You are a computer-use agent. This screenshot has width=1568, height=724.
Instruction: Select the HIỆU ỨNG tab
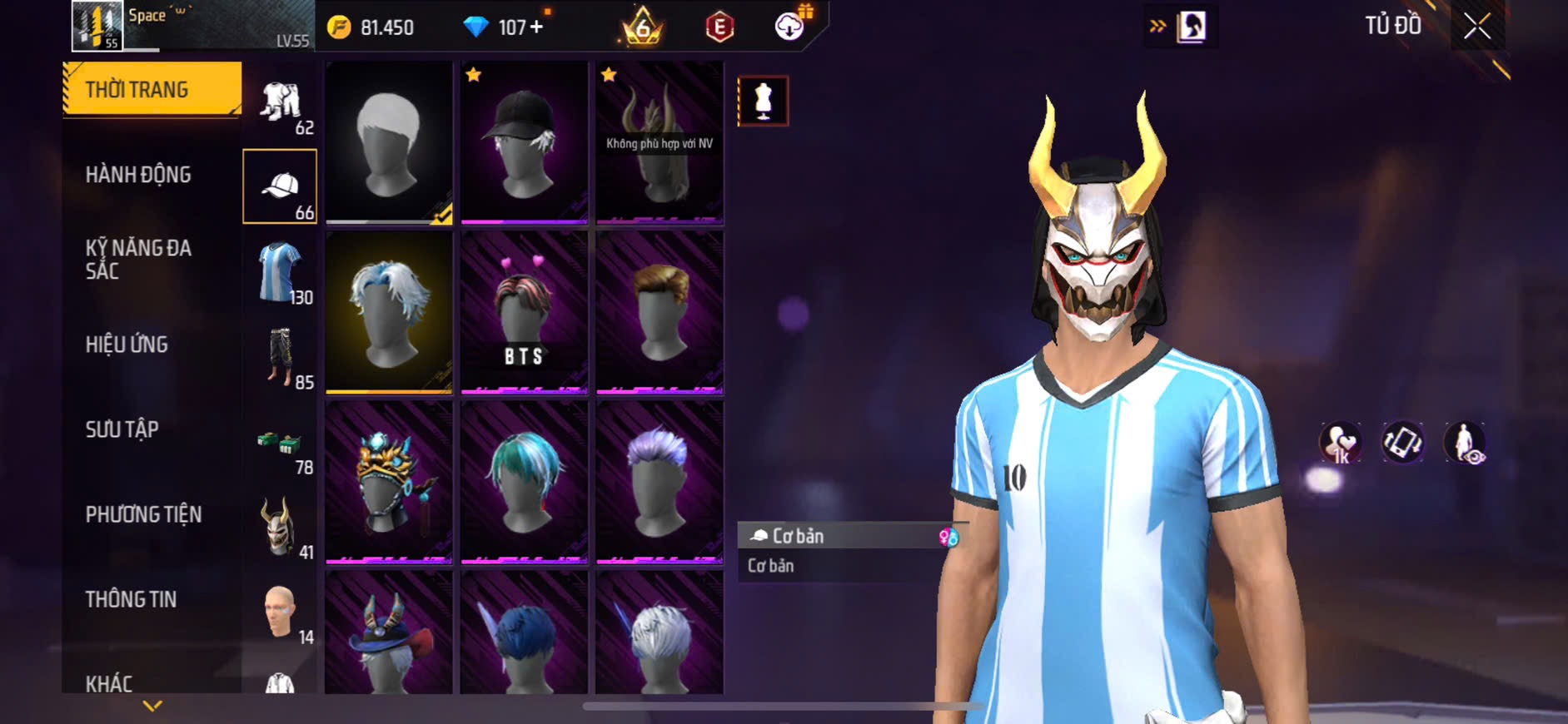point(127,345)
